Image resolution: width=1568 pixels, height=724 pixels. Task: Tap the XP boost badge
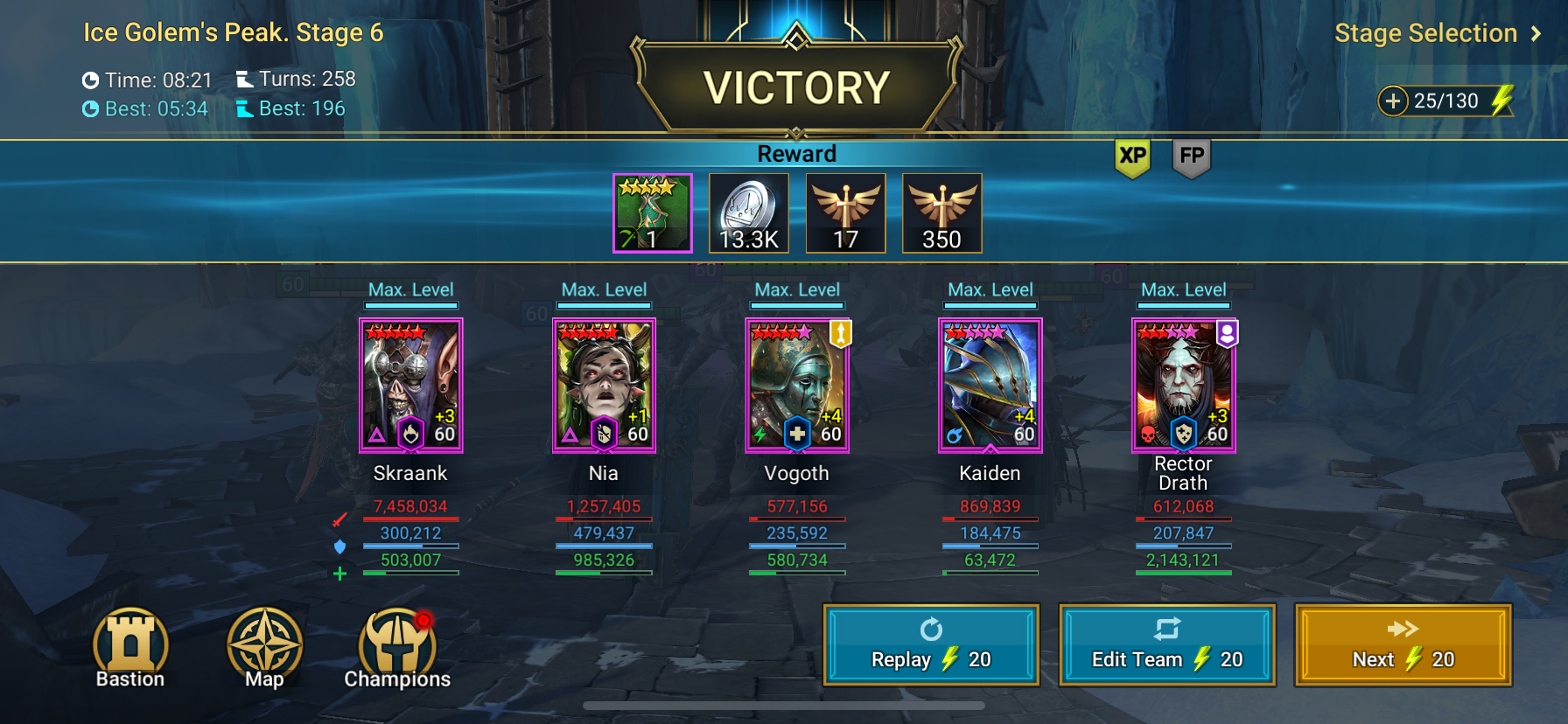coord(1132,157)
